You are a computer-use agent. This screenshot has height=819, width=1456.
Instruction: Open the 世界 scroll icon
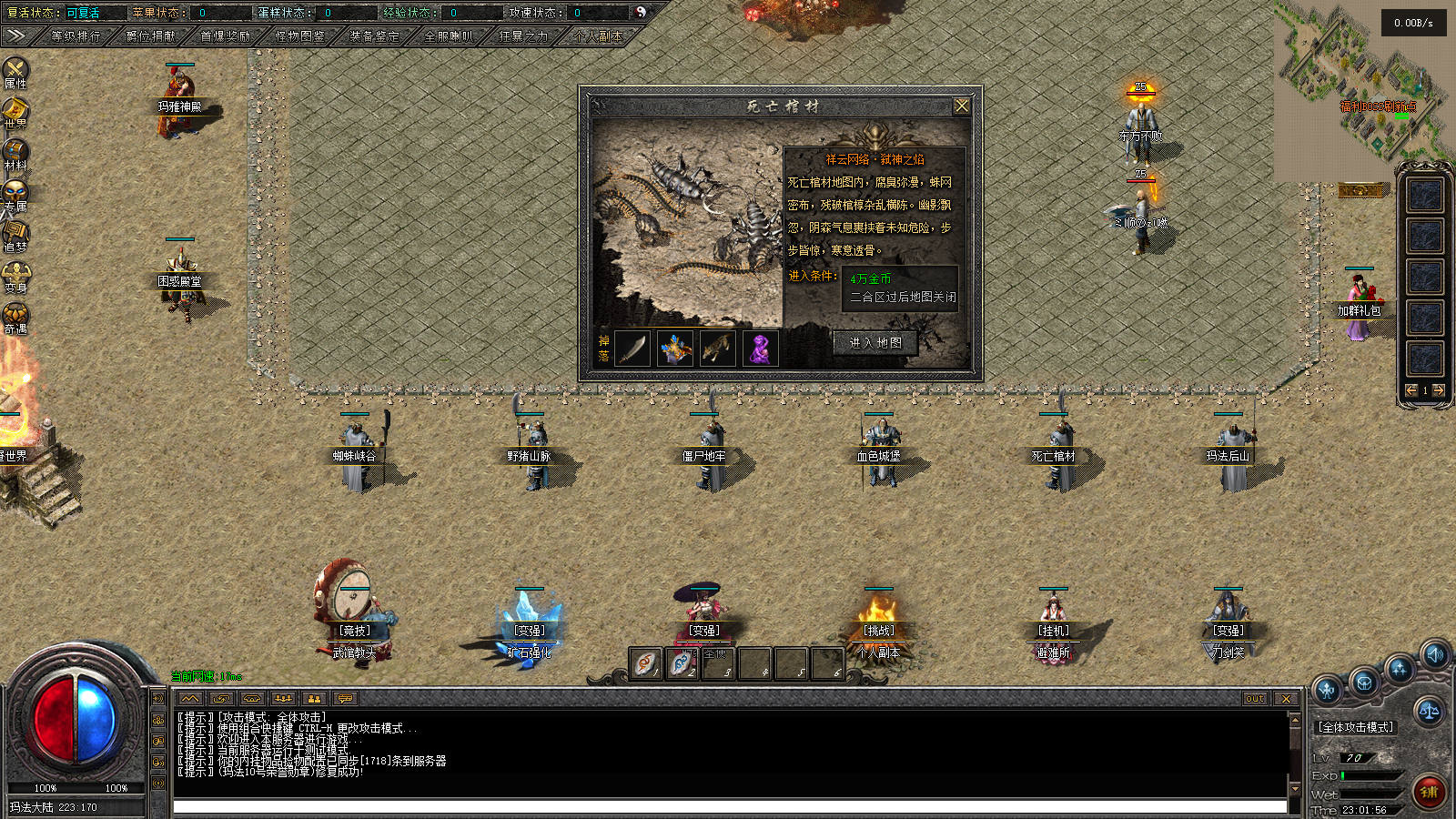coord(15,112)
